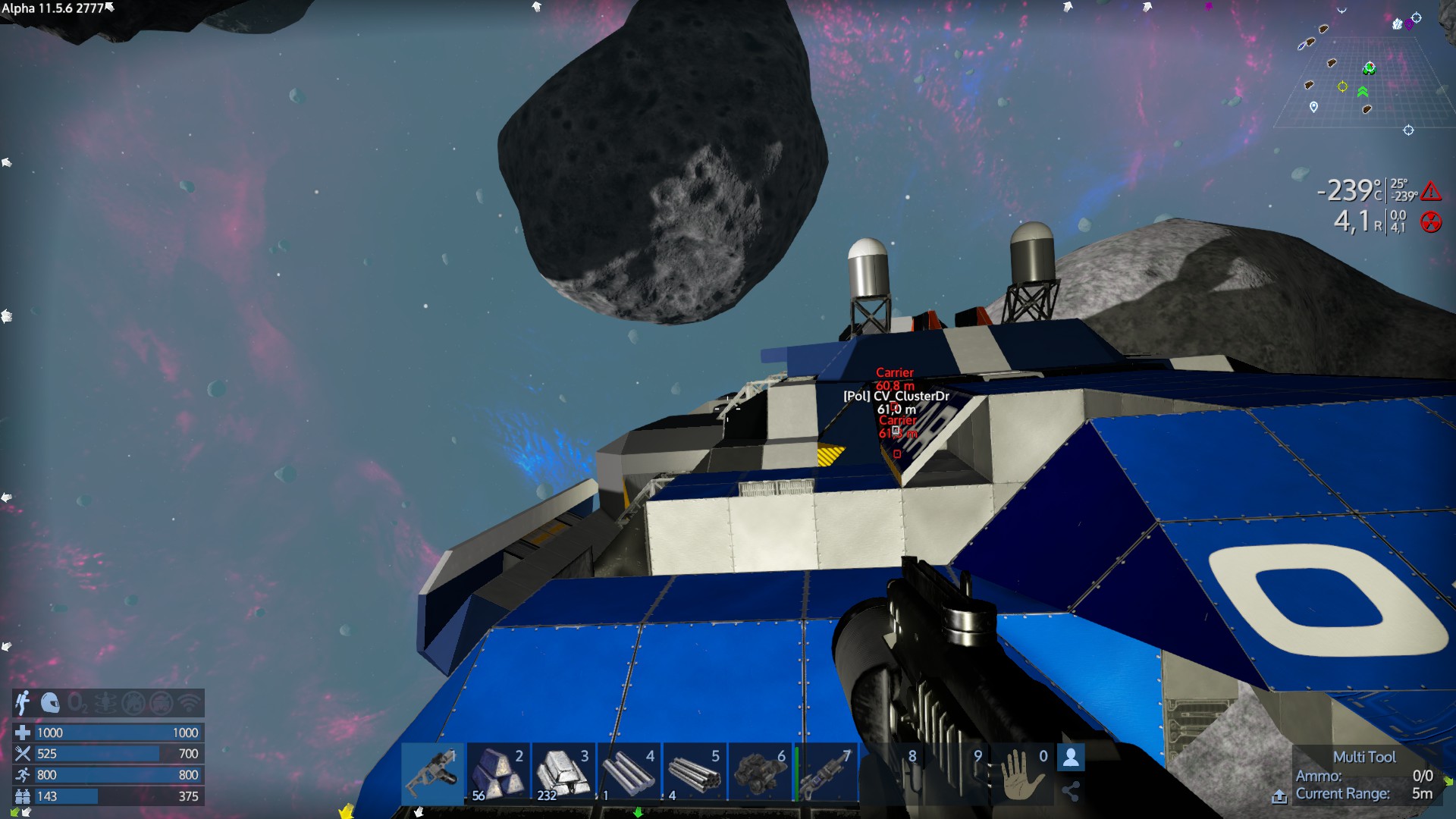The width and height of the screenshot is (1456, 819).
Task: Toggle the jetpack status icon
Action: point(23,703)
